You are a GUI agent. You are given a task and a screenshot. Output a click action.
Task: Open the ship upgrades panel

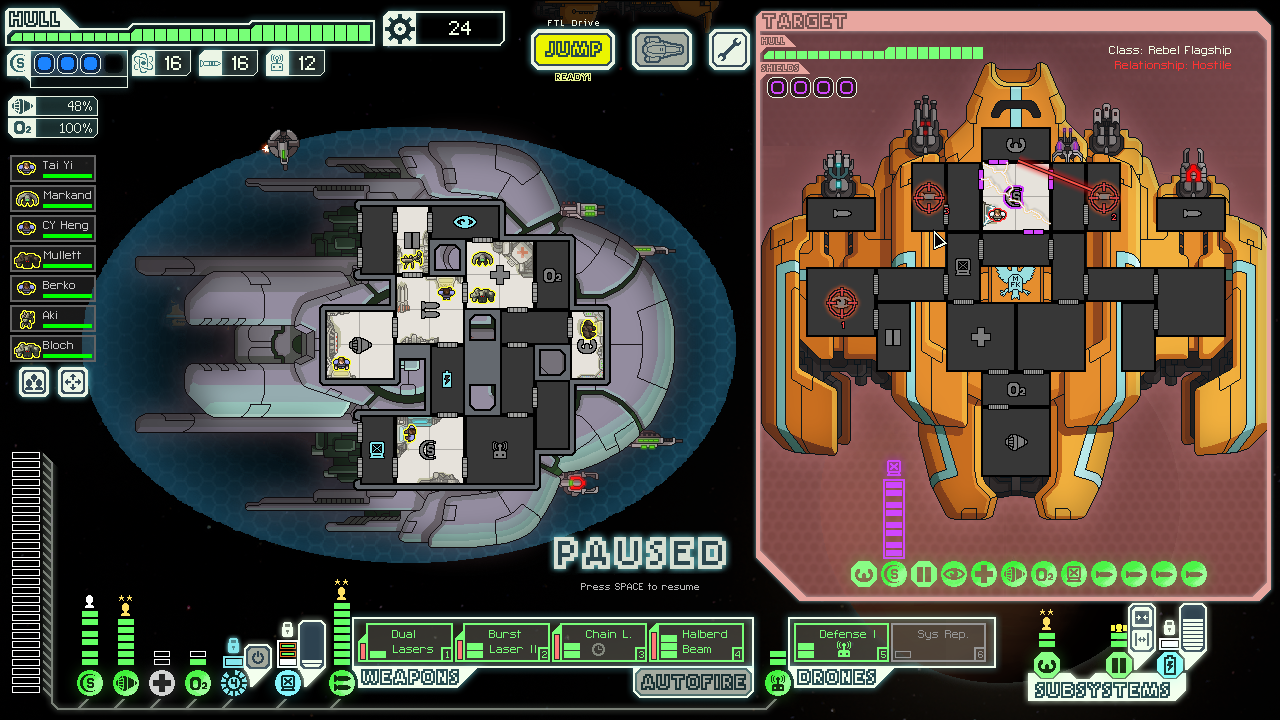pos(662,50)
